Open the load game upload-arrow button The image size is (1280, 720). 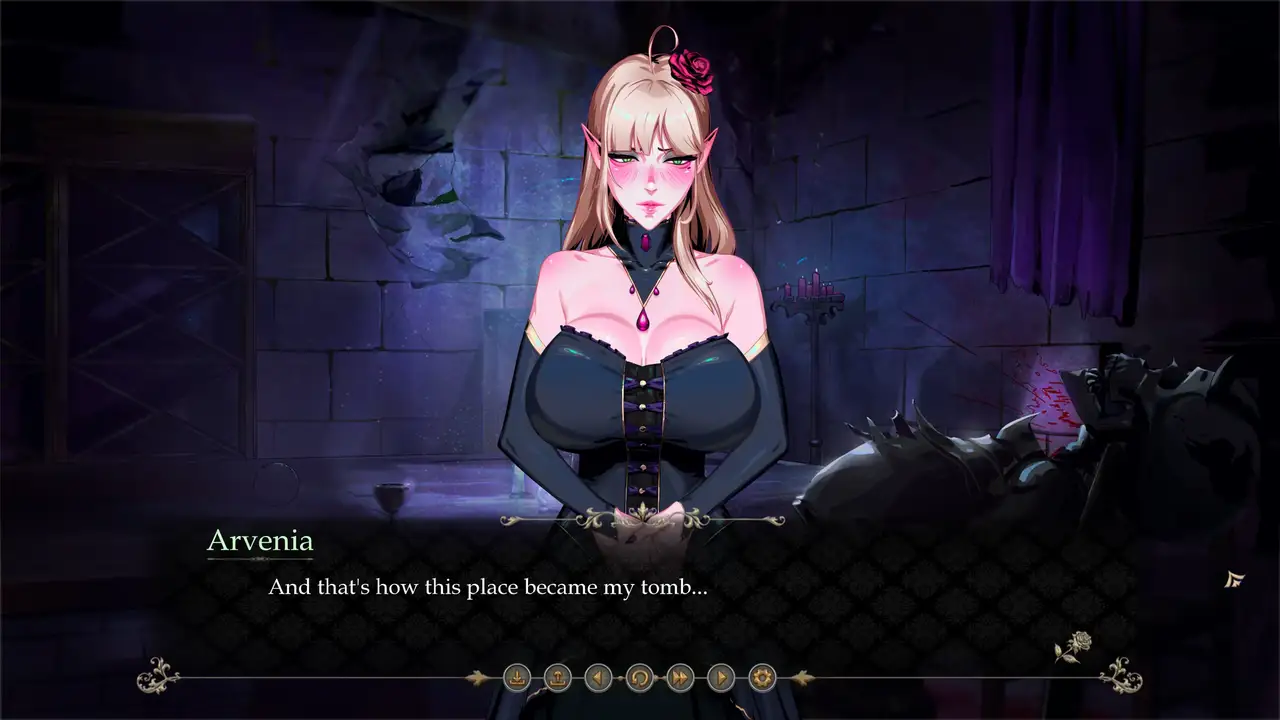click(x=558, y=678)
